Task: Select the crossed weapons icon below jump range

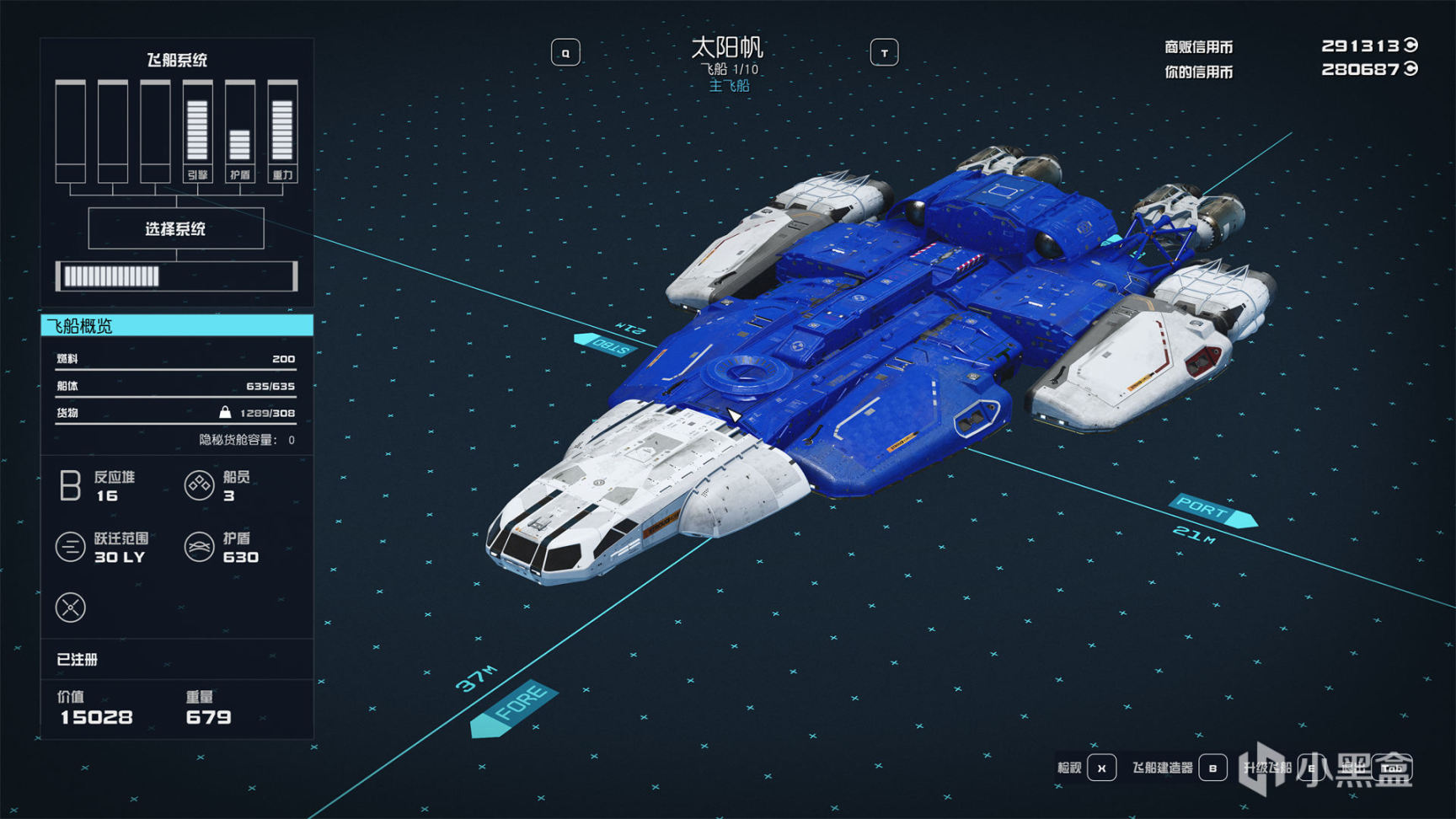Action: tap(71, 608)
